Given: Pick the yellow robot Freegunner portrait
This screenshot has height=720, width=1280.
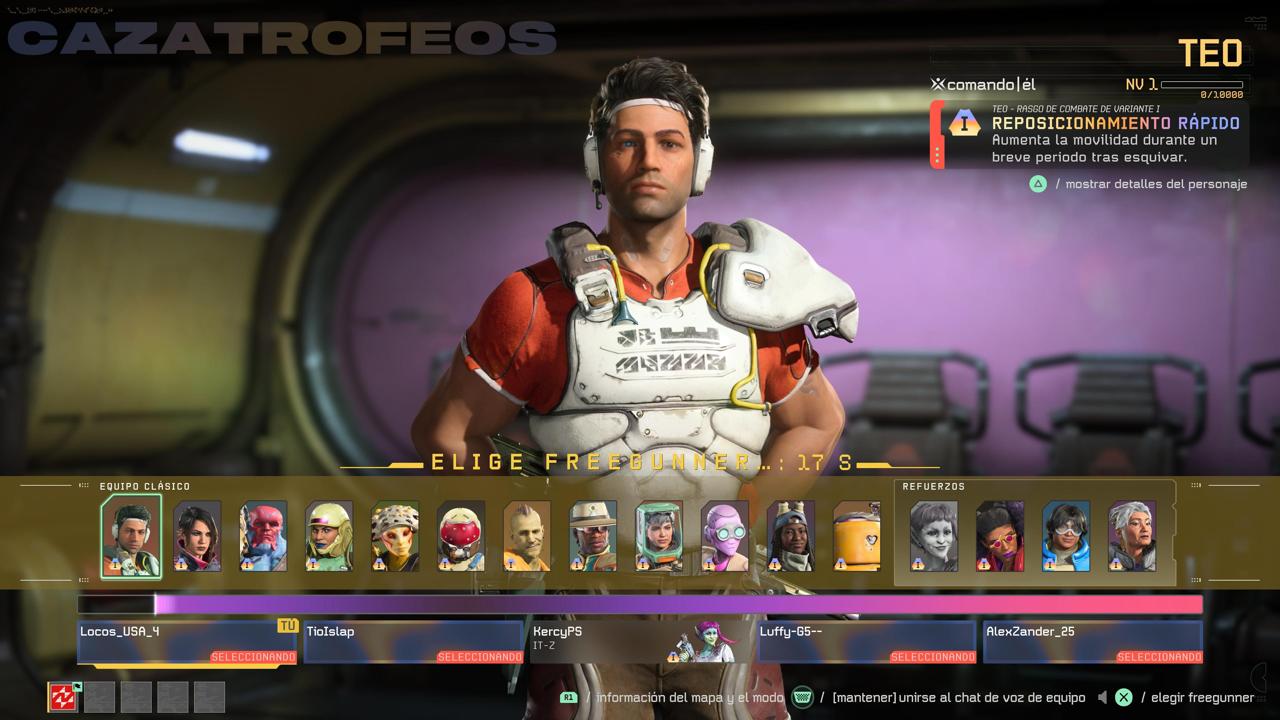Looking at the screenshot, I should pyautogui.click(x=857, y=536).
